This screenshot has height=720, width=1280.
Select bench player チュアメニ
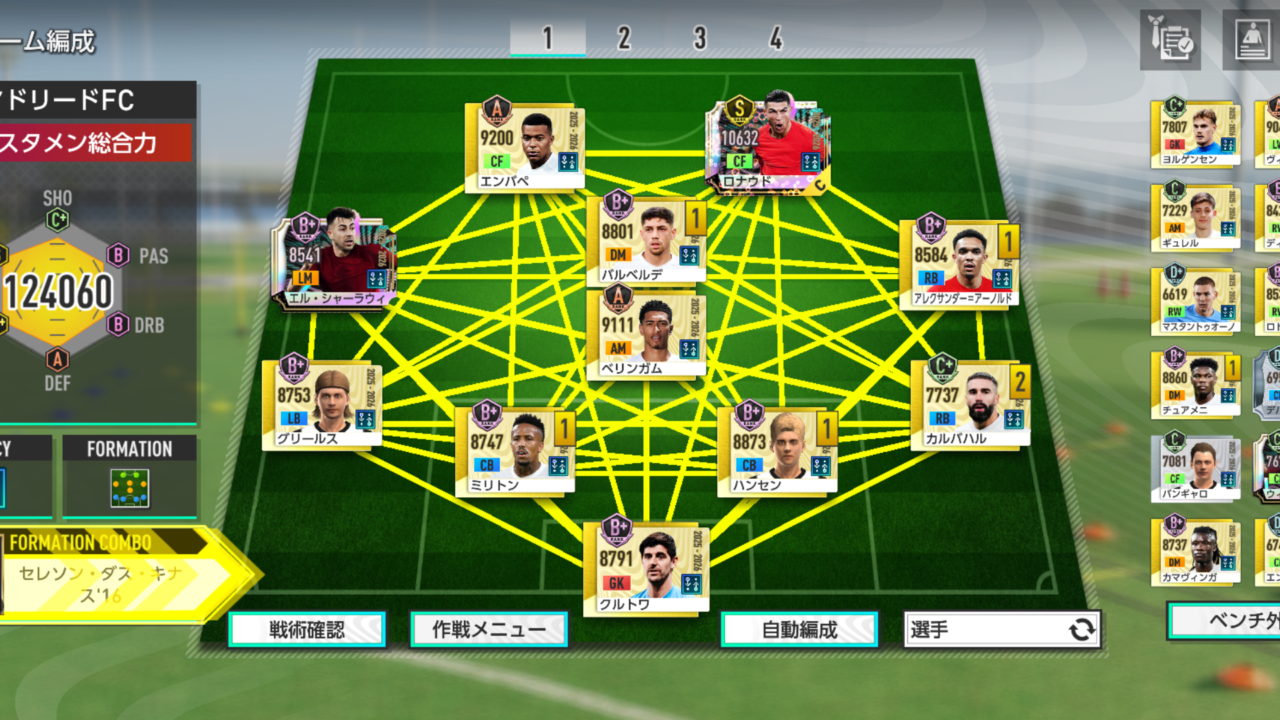tap(1196, 385)
